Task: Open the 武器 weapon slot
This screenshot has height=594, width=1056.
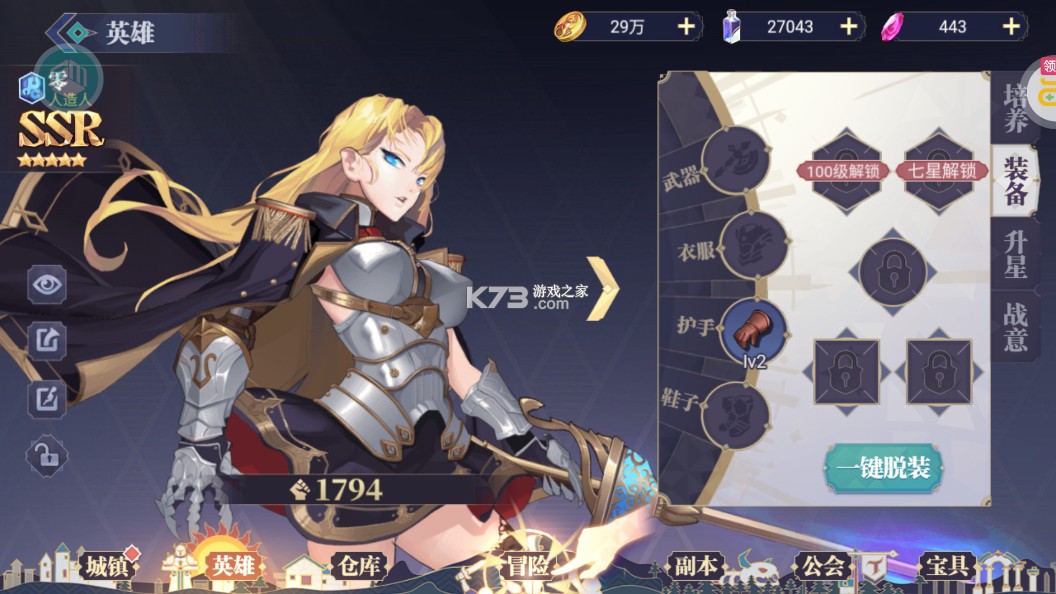Action: (x=735, y=159)
